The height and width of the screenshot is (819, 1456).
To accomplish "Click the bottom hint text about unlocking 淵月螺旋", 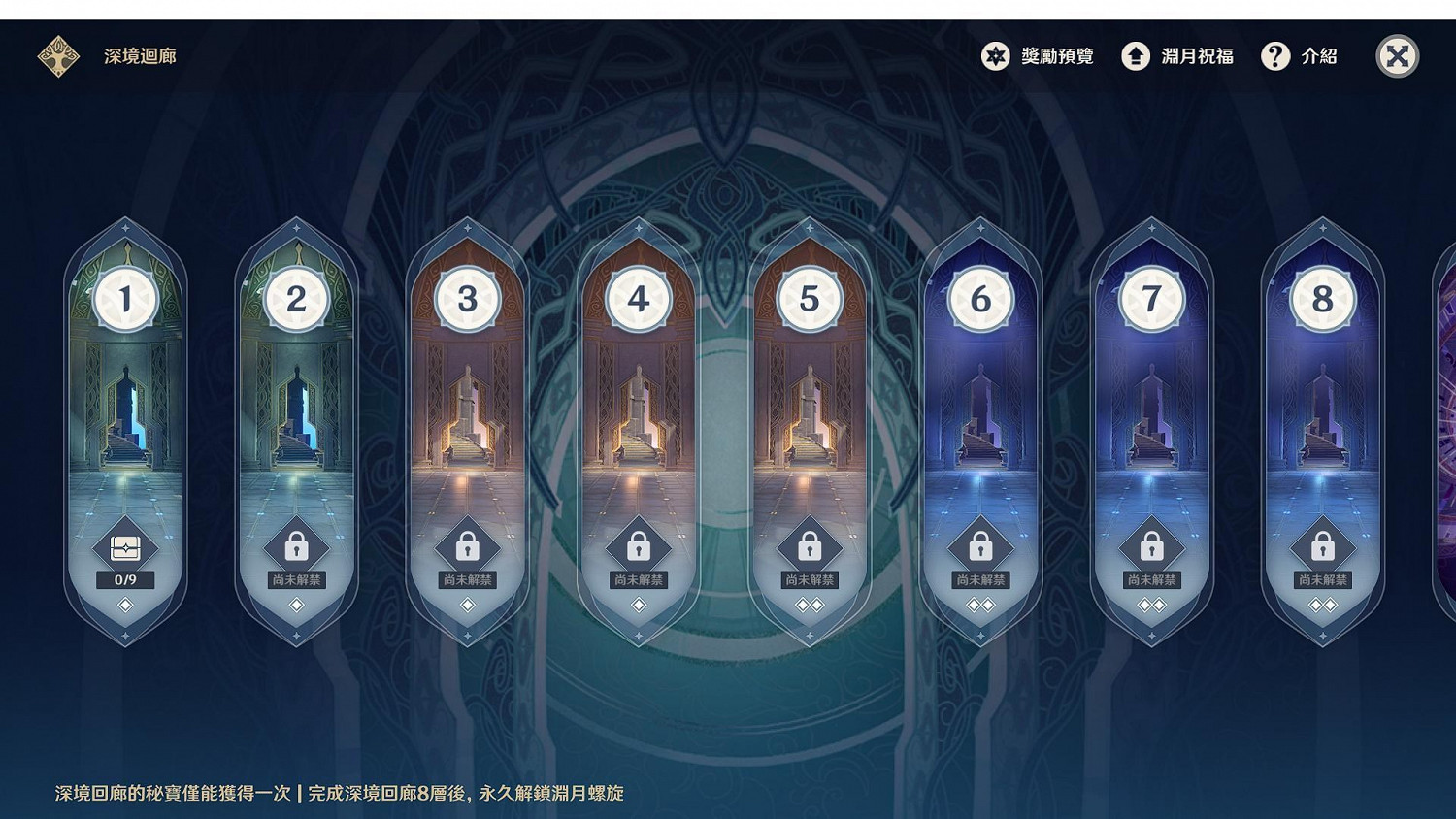I will [x=340, y=793].
